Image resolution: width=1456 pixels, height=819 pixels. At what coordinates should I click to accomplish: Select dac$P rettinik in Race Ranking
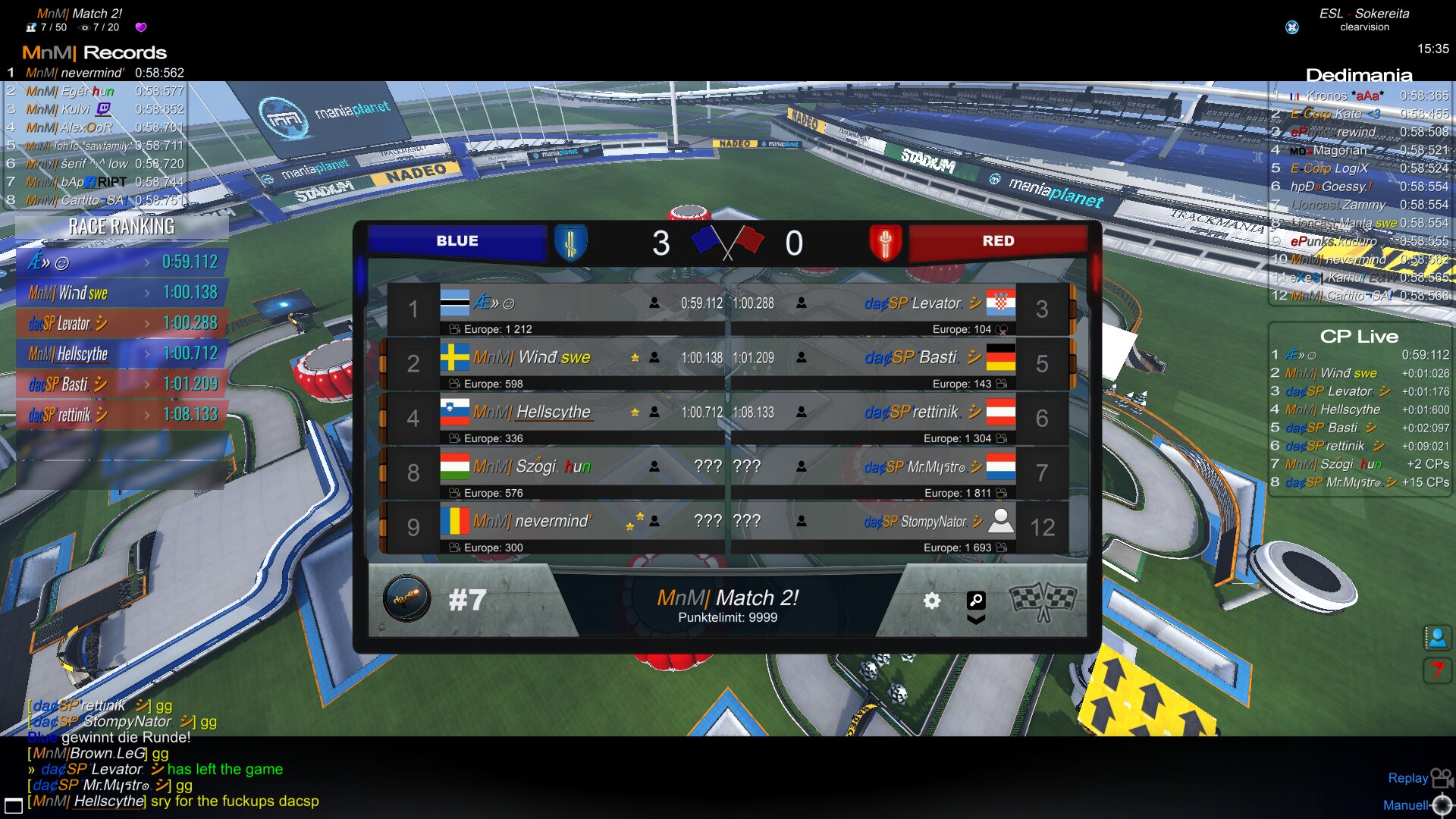coord(121,415)
